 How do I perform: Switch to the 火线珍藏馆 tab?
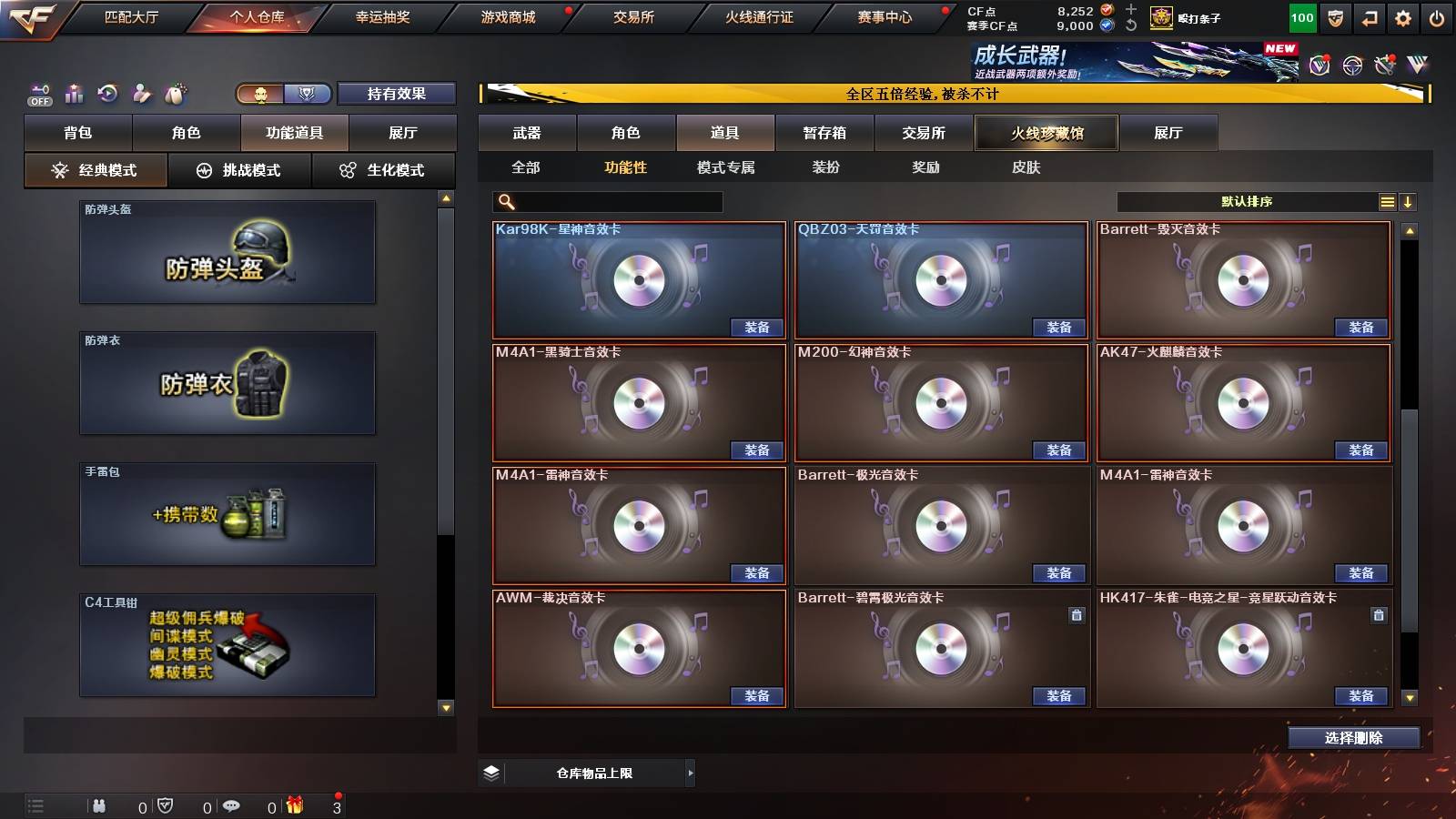[x=1047, y=133]
